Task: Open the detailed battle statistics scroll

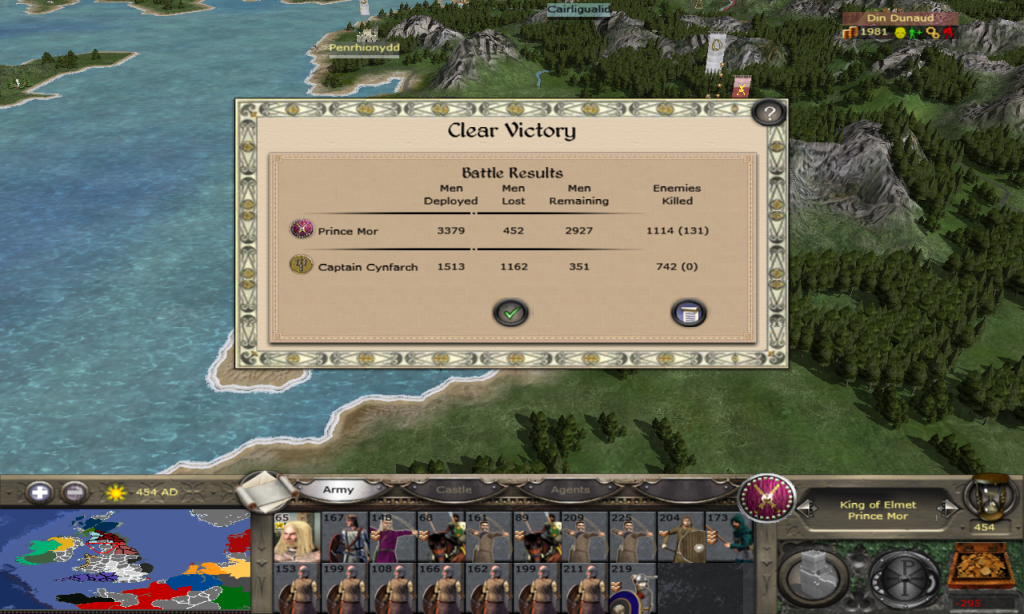Action: tap(688, 313)
